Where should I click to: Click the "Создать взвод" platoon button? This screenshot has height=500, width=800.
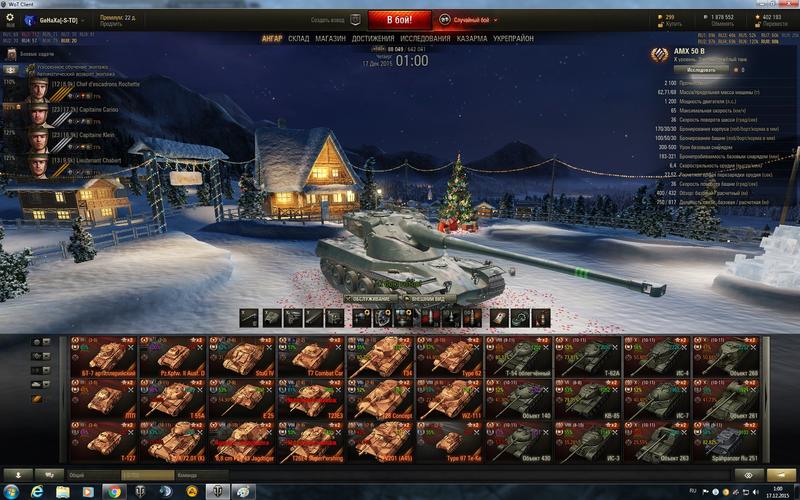coord(330,19)
